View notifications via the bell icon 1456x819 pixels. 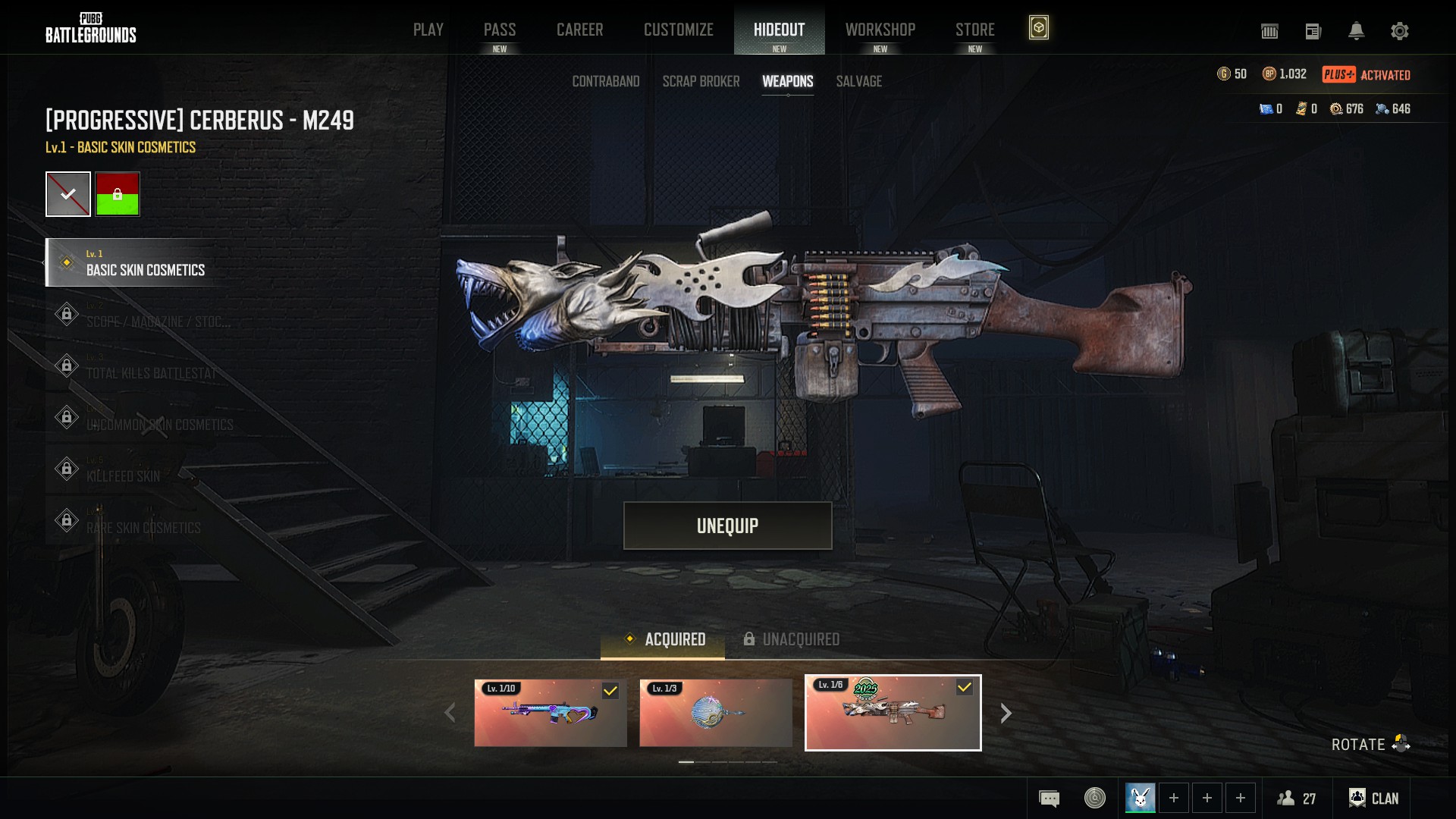[1356, 31]
